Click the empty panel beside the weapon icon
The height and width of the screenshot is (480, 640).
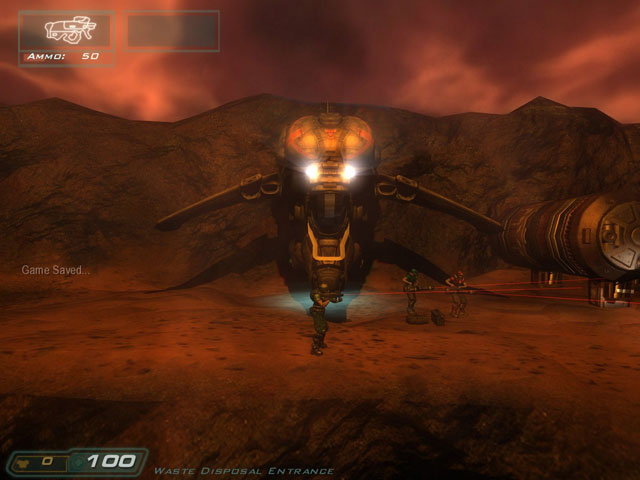tap(172, 31)
